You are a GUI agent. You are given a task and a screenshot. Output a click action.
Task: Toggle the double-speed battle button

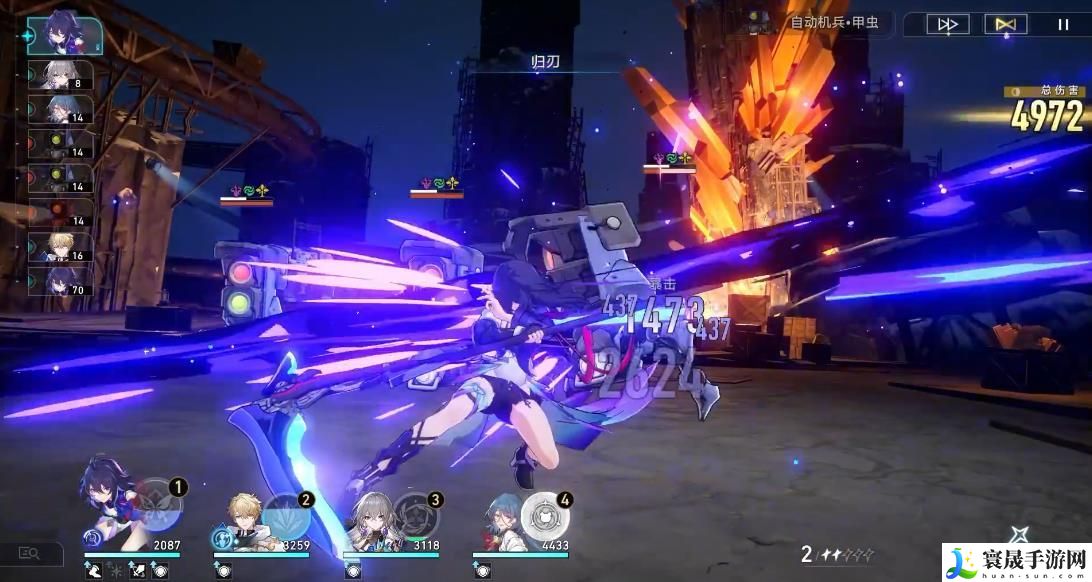(x=947, y=24)
